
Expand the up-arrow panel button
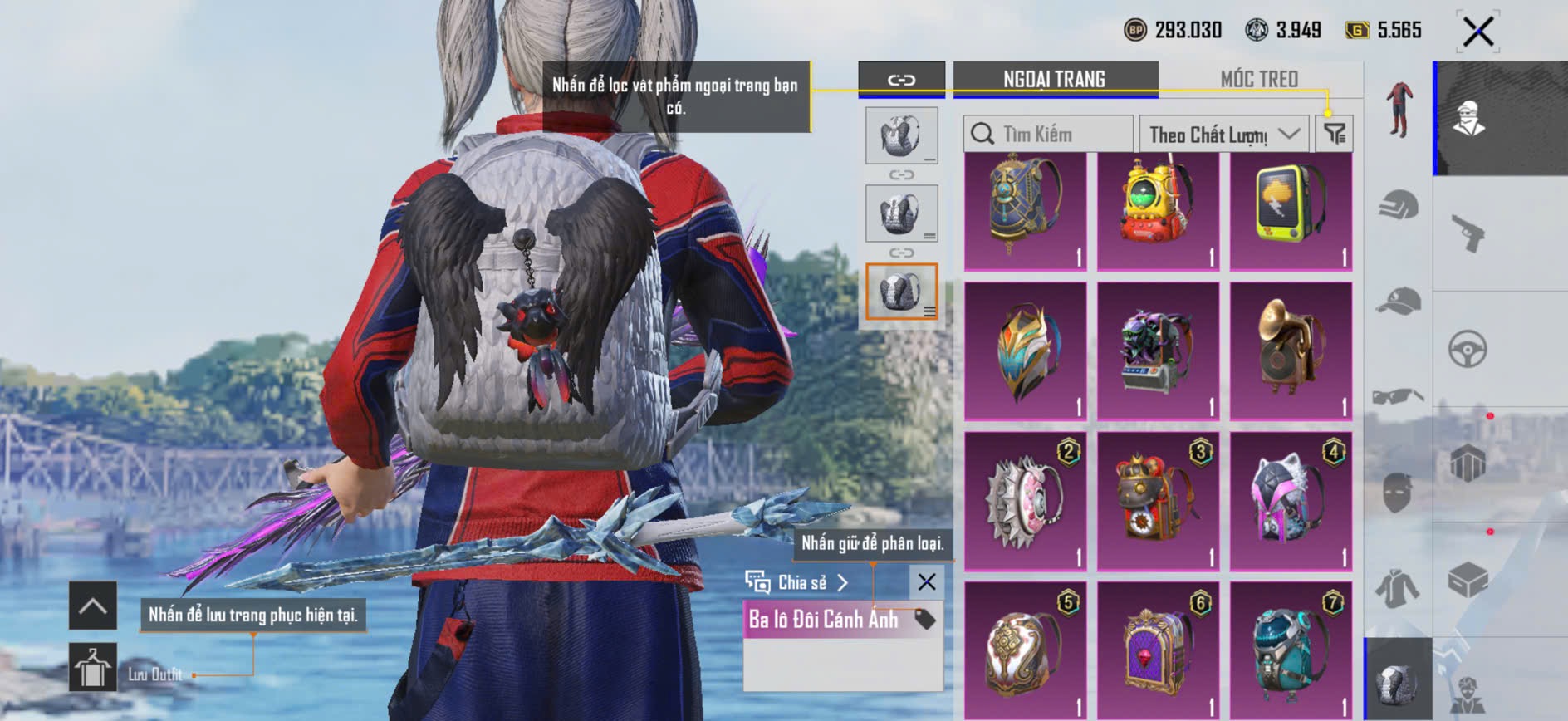(x=92, y=606)
